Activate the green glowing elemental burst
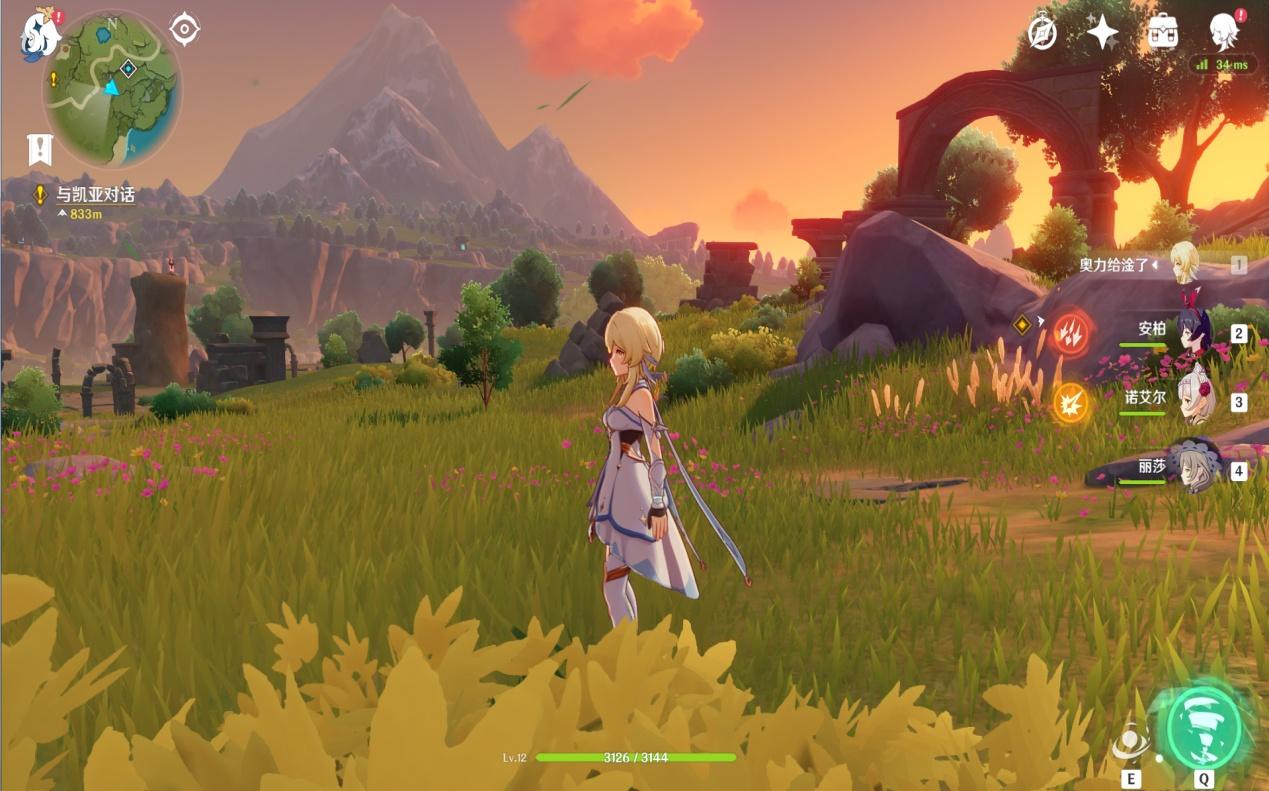This screenshot has width=1269, height=791. pos(1203,727)
